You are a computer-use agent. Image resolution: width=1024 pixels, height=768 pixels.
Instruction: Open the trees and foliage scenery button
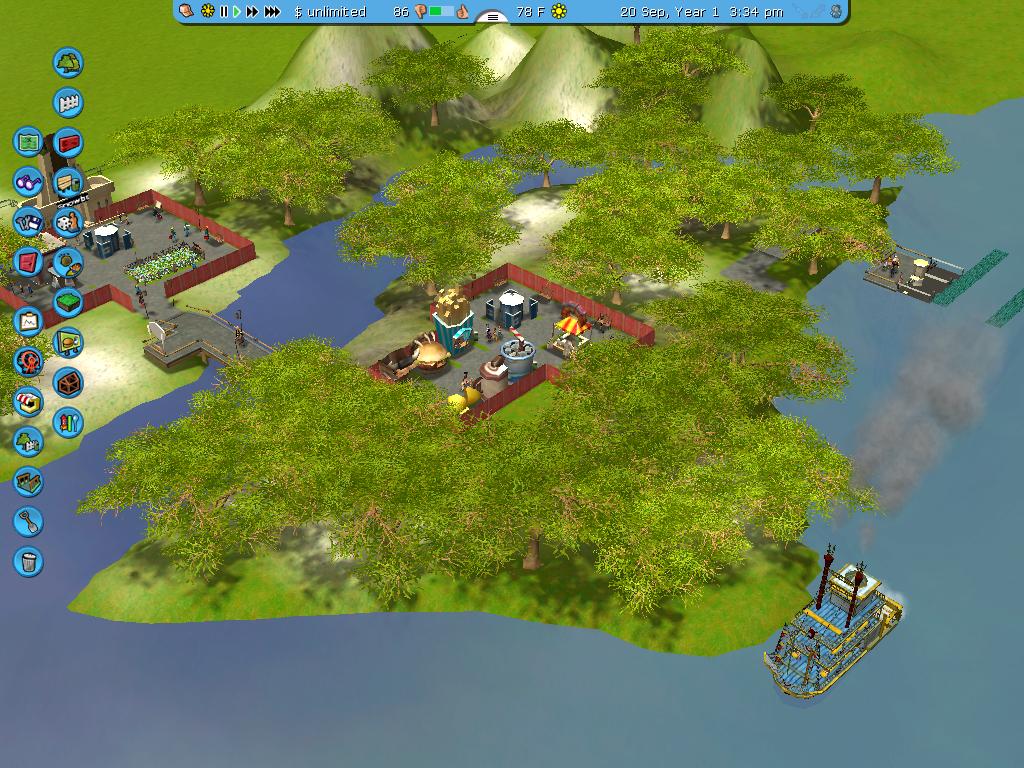[x=68, y=63]
